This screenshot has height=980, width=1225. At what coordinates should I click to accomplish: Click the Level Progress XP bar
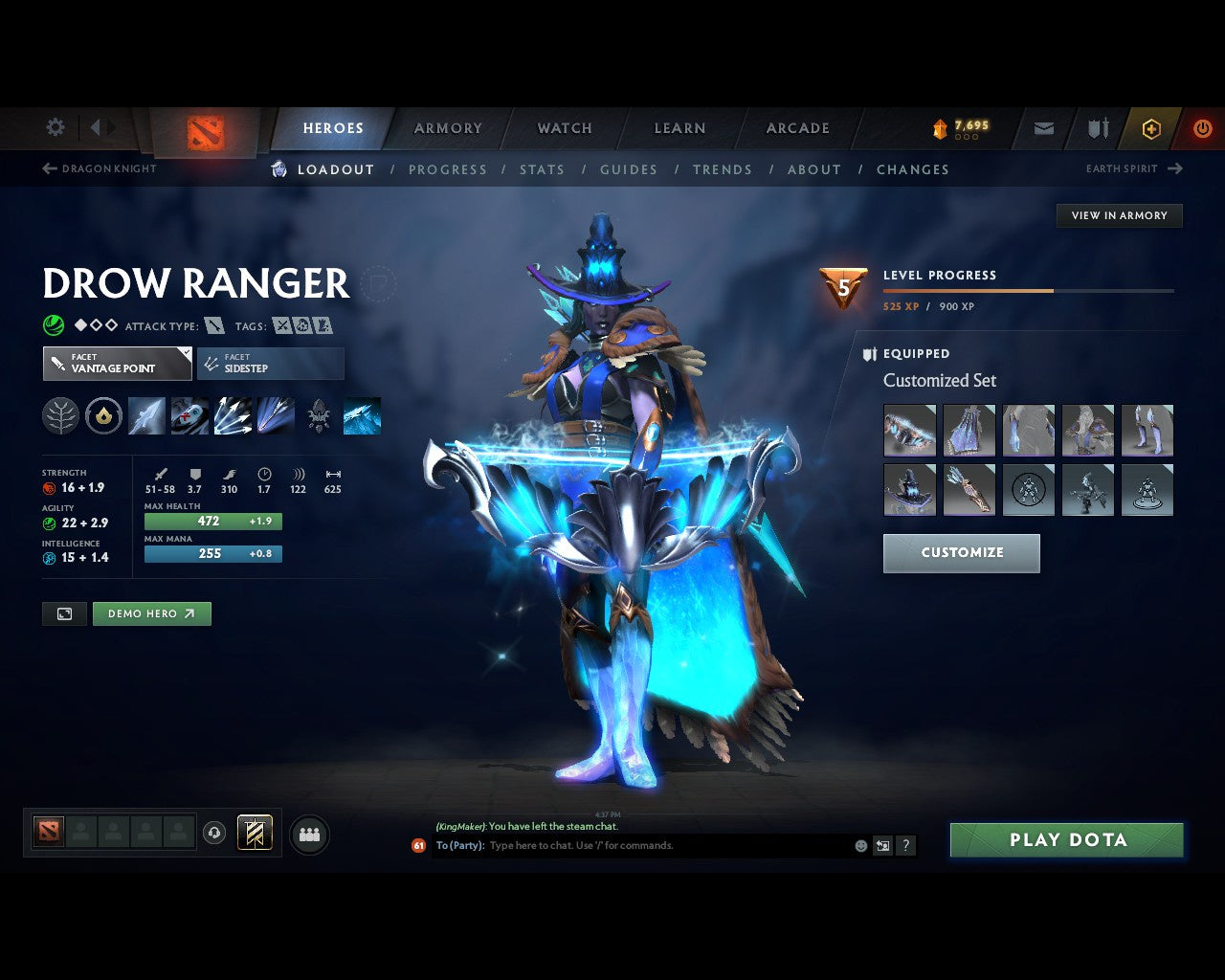click(1029, 291)
